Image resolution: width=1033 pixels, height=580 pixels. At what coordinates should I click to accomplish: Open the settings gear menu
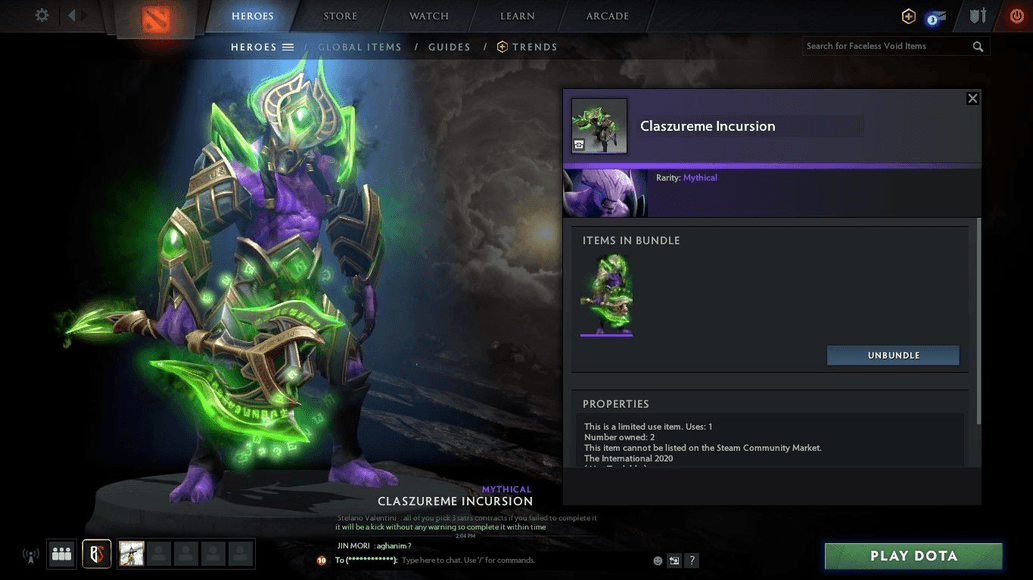tap(42, 16)
